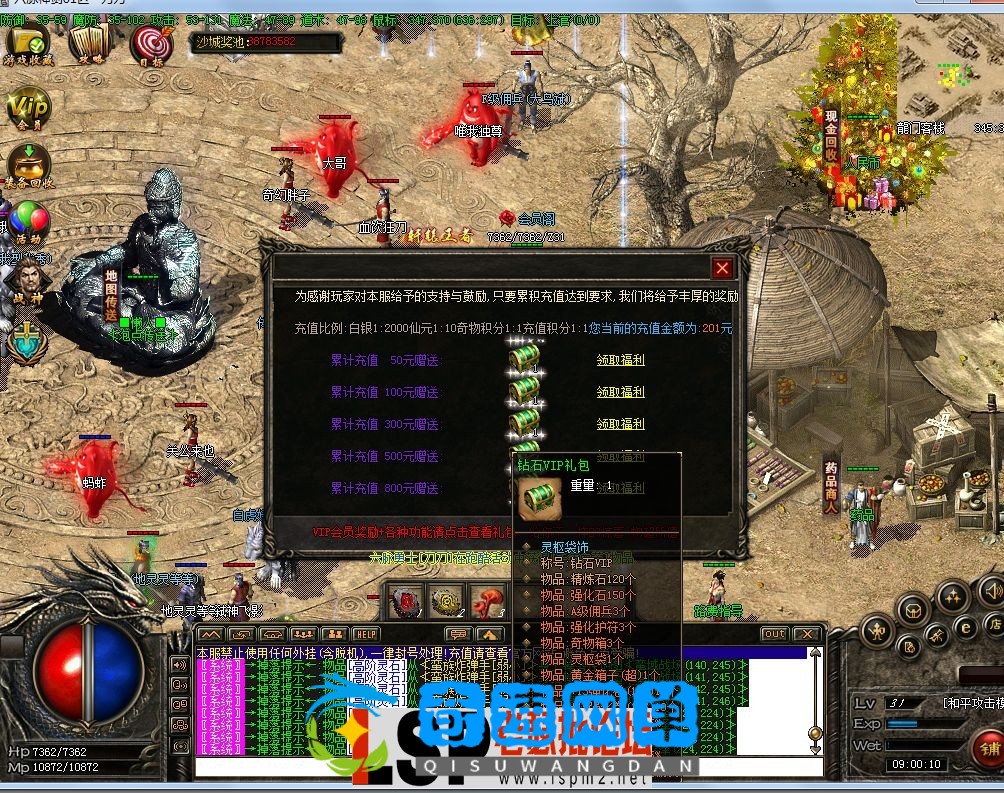
Task: Open the 战神 warrior portrait icon
Action: [28, 276]
